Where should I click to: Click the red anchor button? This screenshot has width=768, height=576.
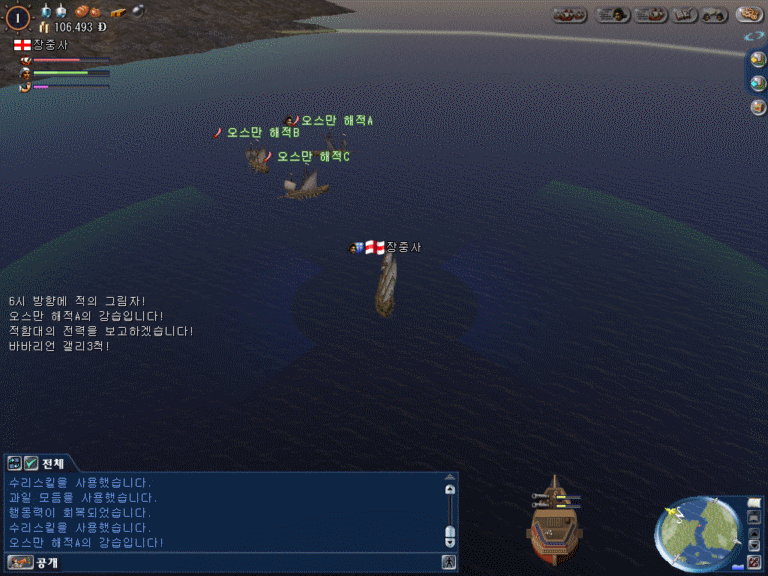pyautogui.click(x=755, y=560)
